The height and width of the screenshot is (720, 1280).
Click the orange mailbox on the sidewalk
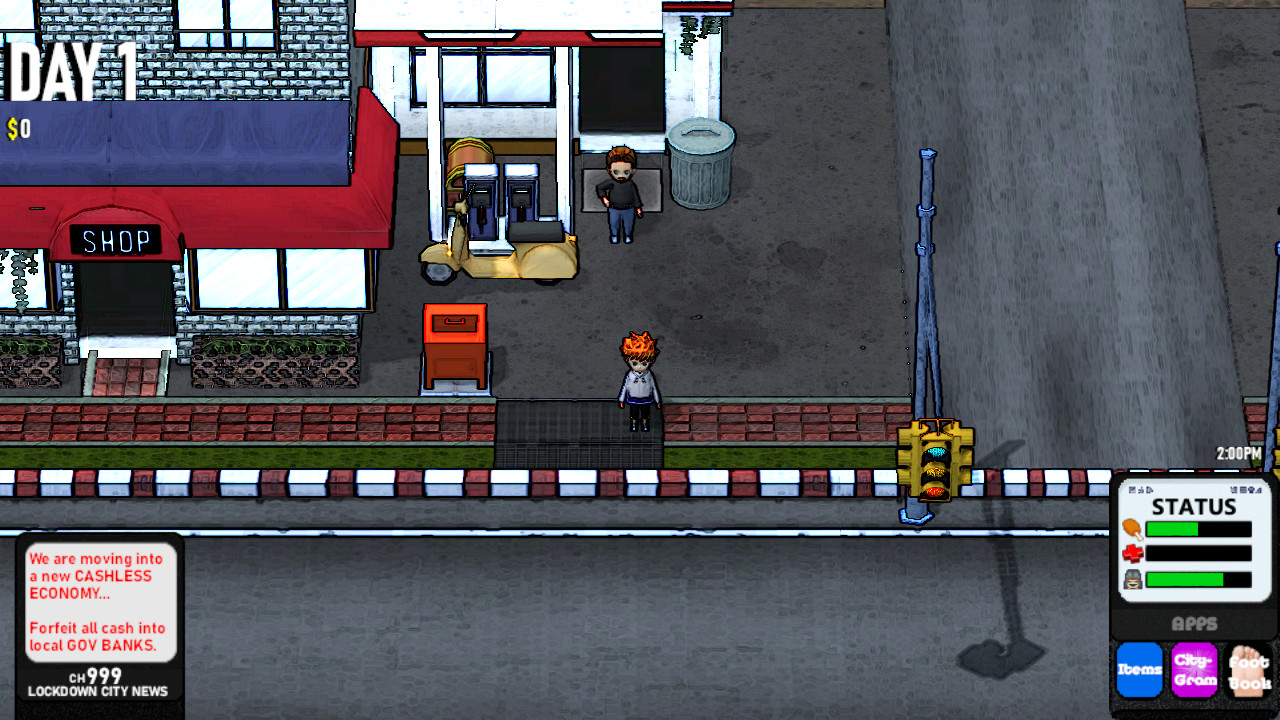point(456,345)
